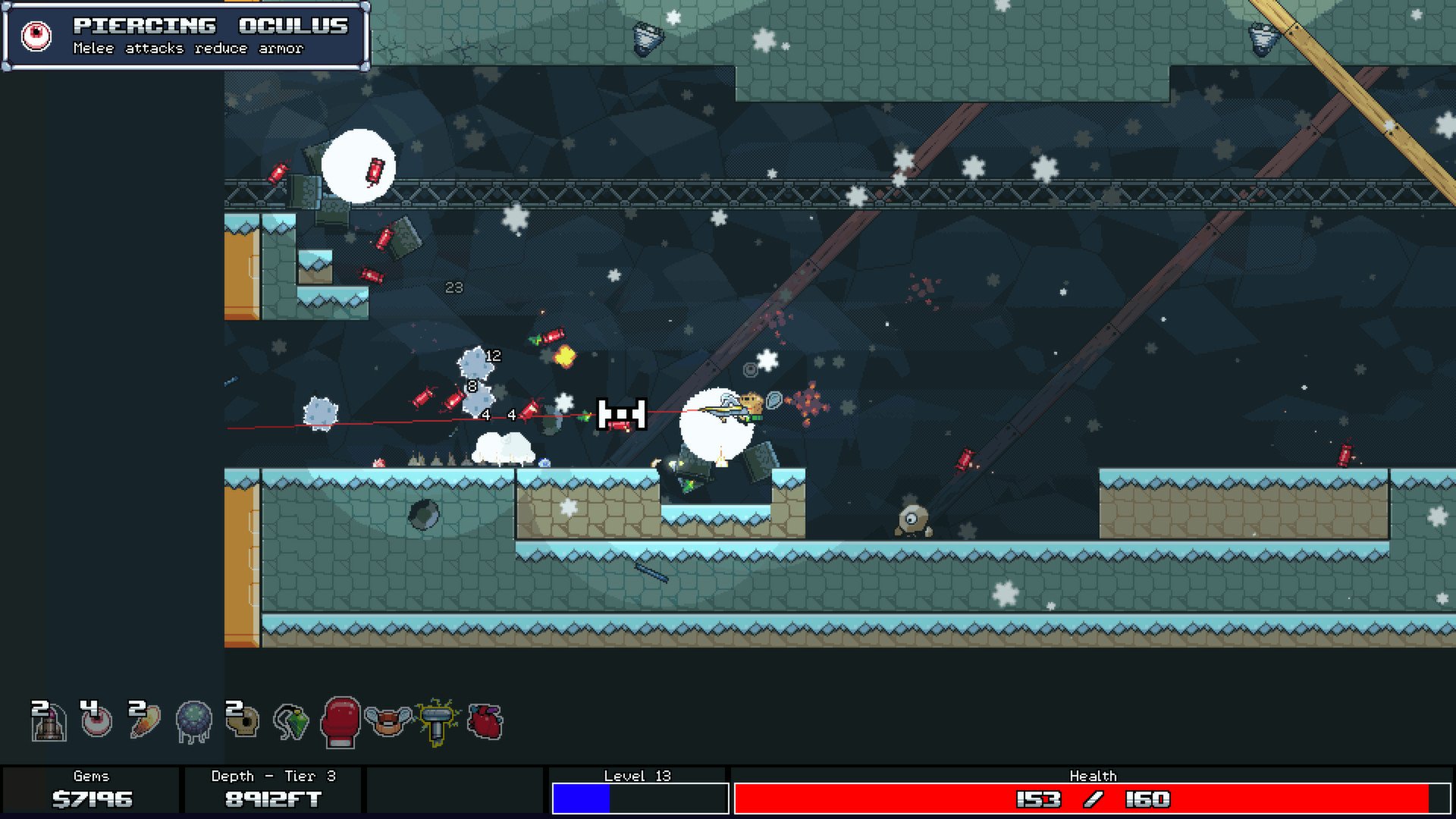Select the skull item with count 2
1456x819 pixels.
point(241,724)
